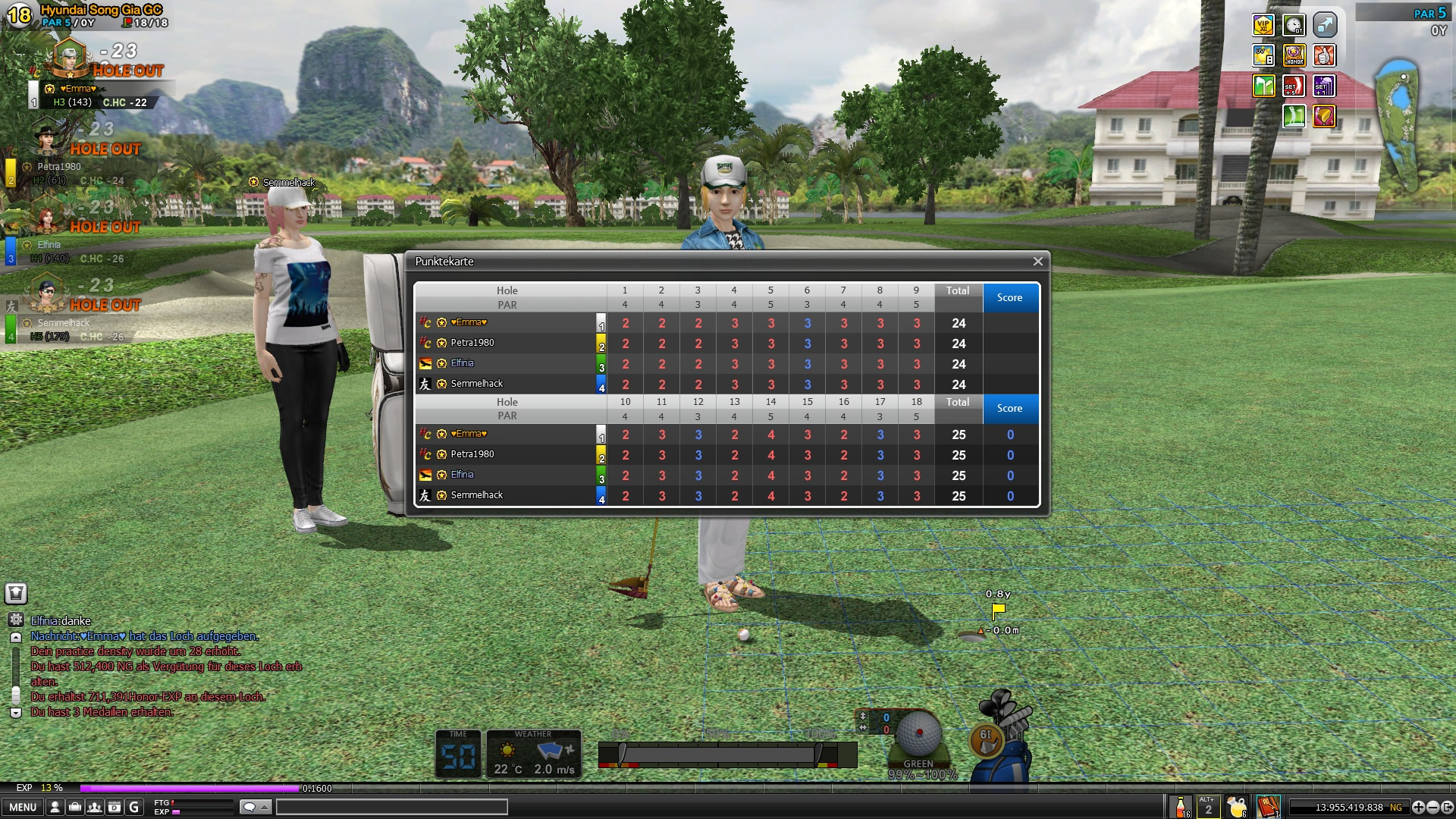This screenshot has height=819, width=1456.
Task: Close the Punktekarte scorecard window
Action: (1037, 262)
